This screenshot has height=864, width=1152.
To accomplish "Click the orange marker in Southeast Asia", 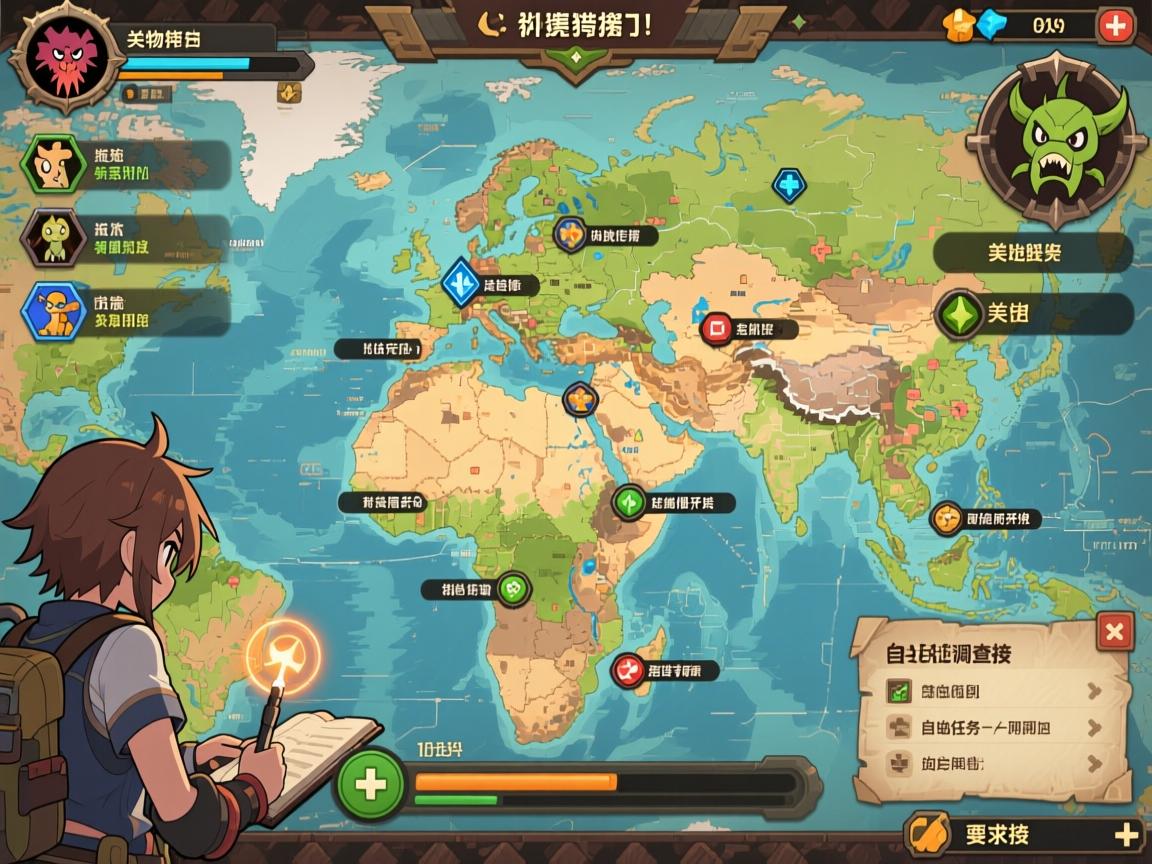I will point(946,519).
